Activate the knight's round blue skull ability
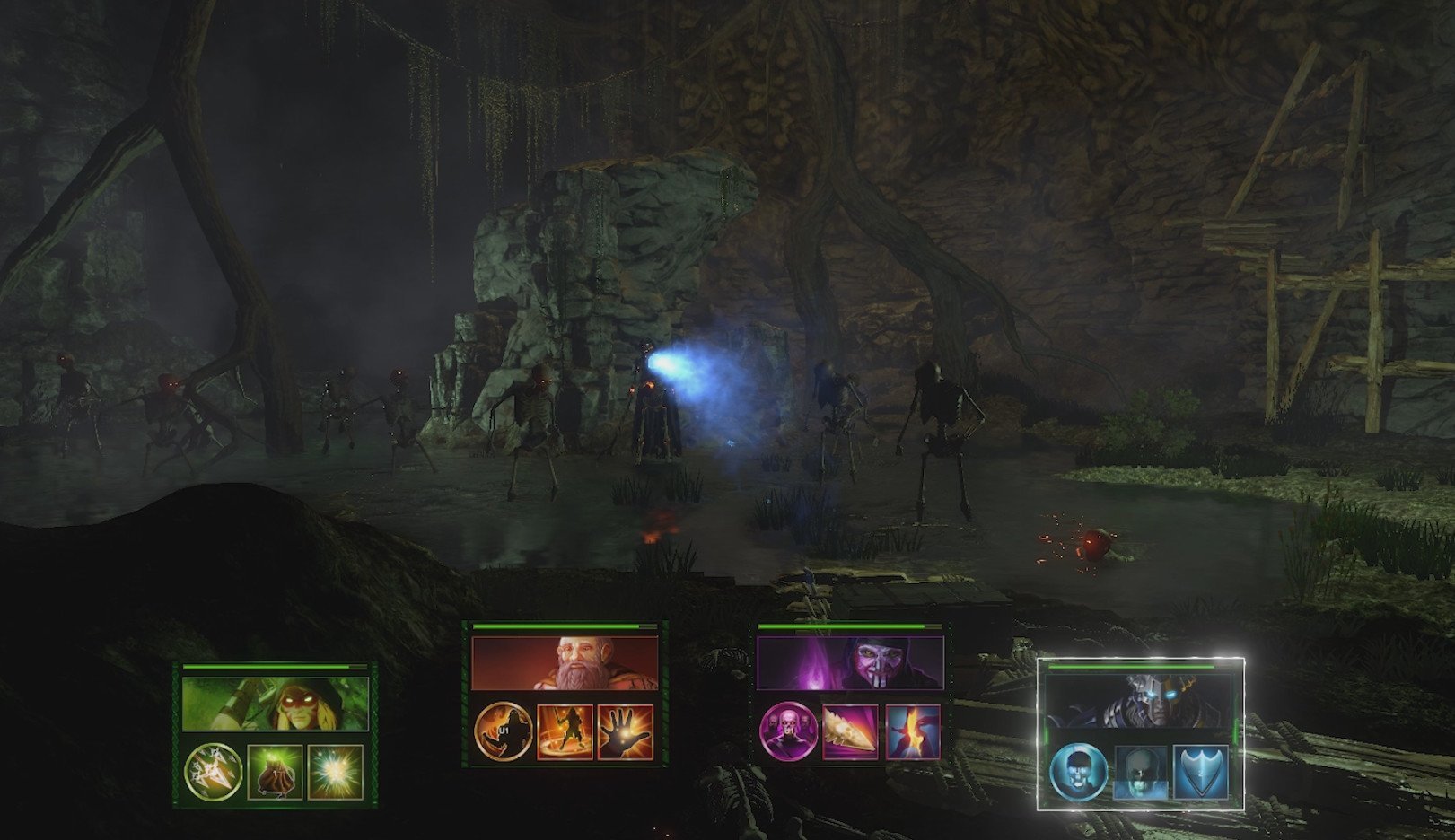 tap(1079, 771)
